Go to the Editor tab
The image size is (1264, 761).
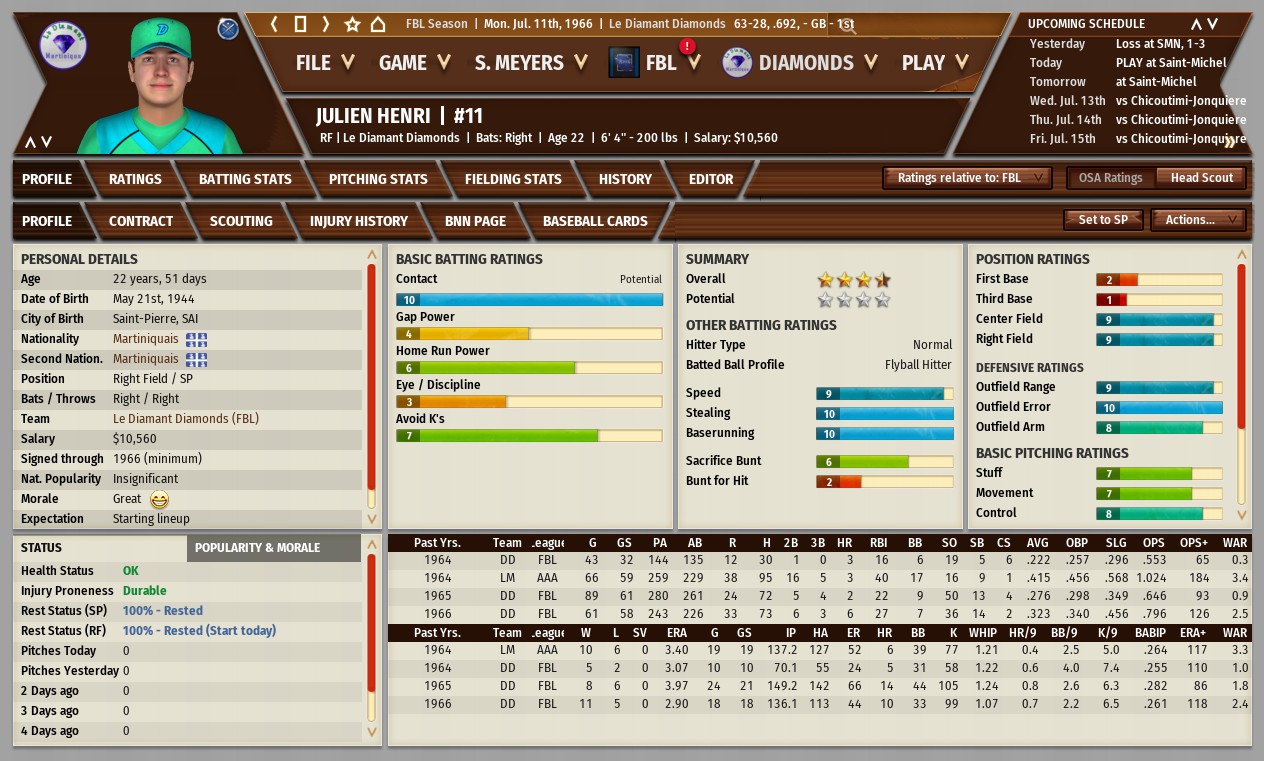pos(711,179)
